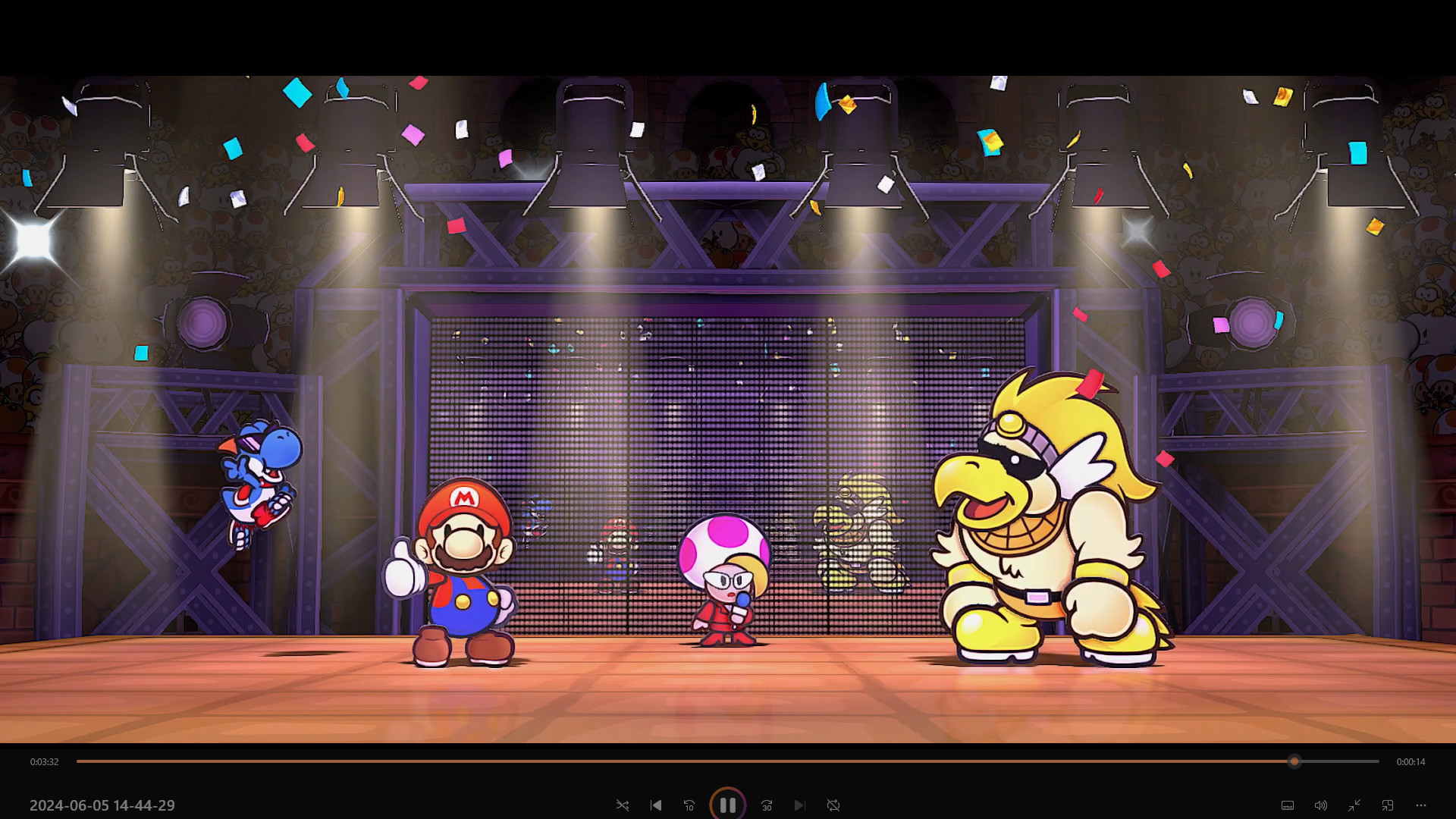The image size is (1456, 819).
Task: Click the remaining time 0:00:14
Action: click(1410, 762)
